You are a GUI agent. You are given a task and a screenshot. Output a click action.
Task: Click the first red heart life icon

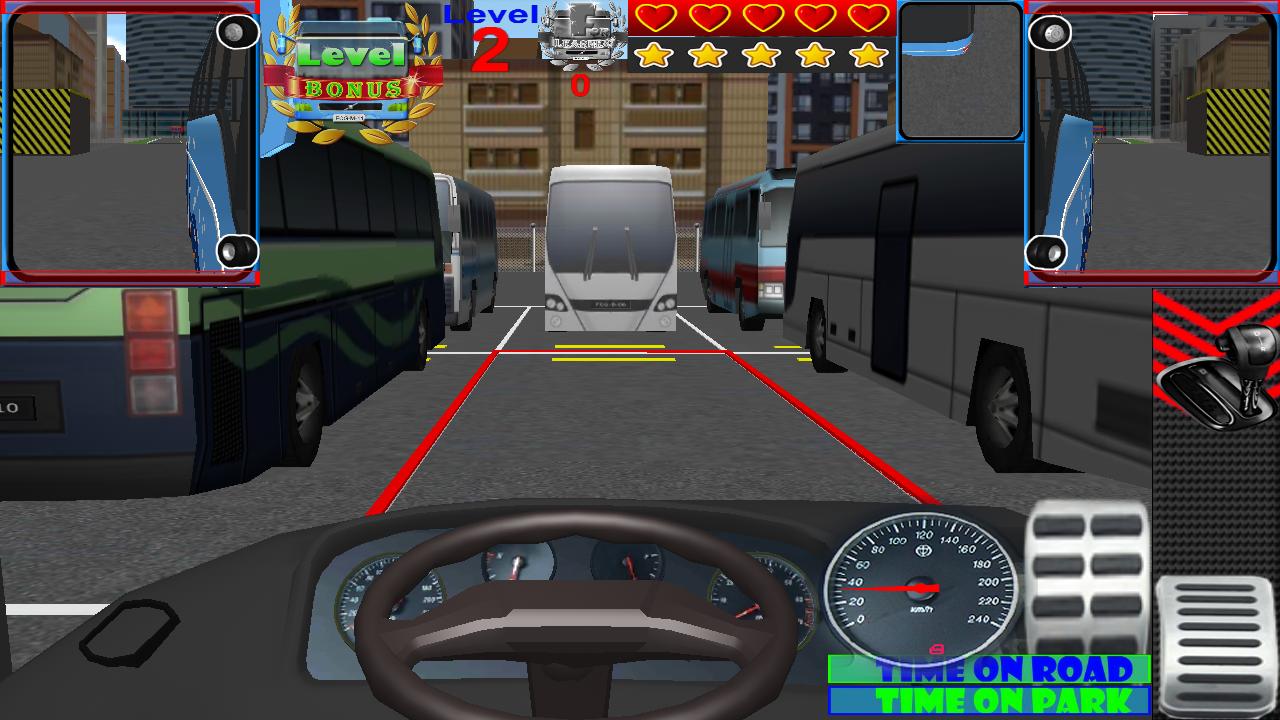[x=655, y=17]
